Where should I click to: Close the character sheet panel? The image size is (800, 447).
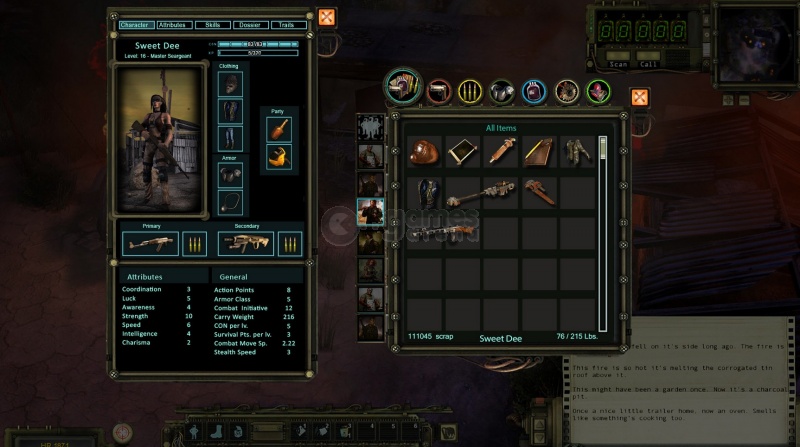[326, 17]
